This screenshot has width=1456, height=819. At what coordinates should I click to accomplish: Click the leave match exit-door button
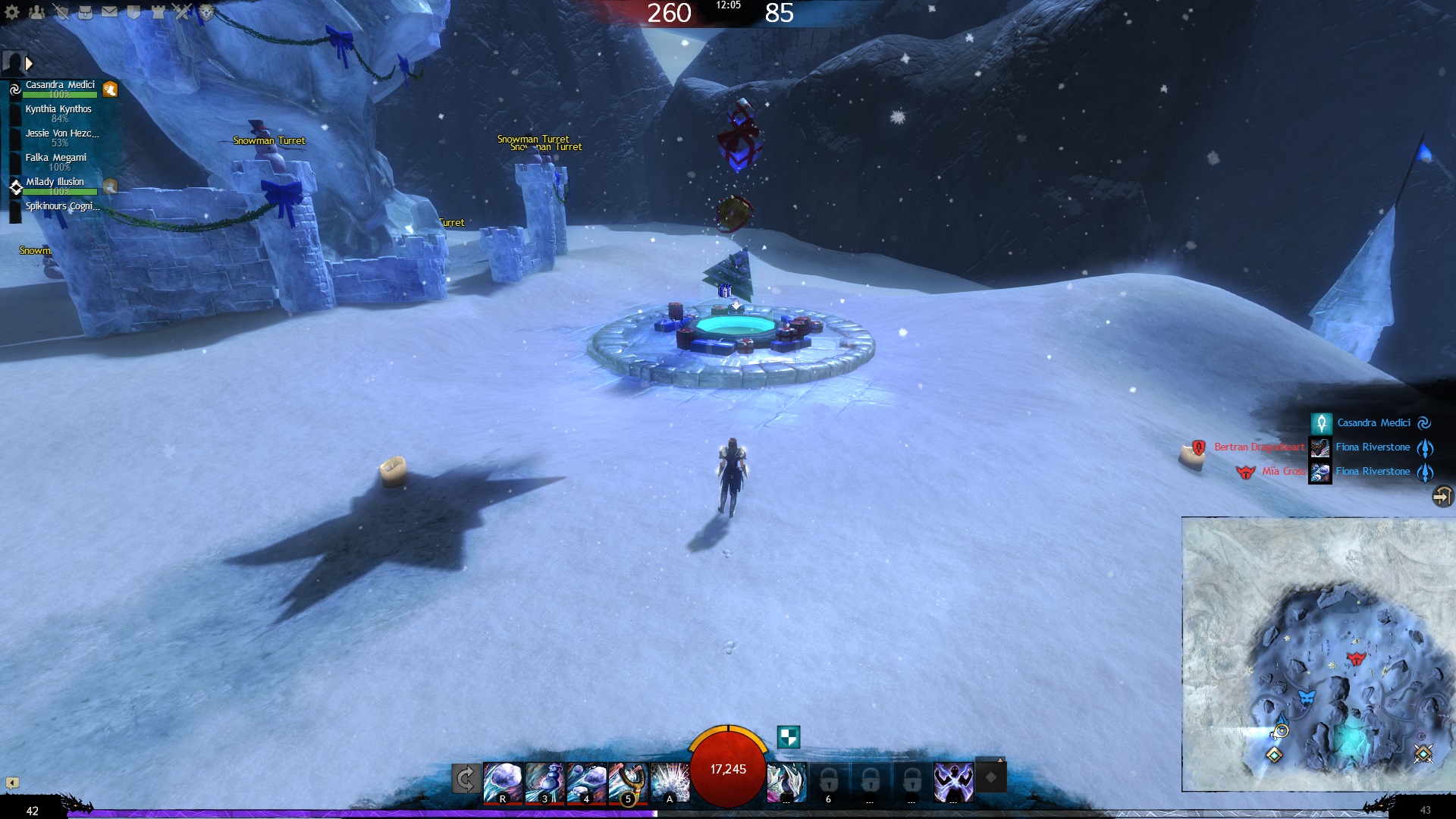pos(1442,497)
